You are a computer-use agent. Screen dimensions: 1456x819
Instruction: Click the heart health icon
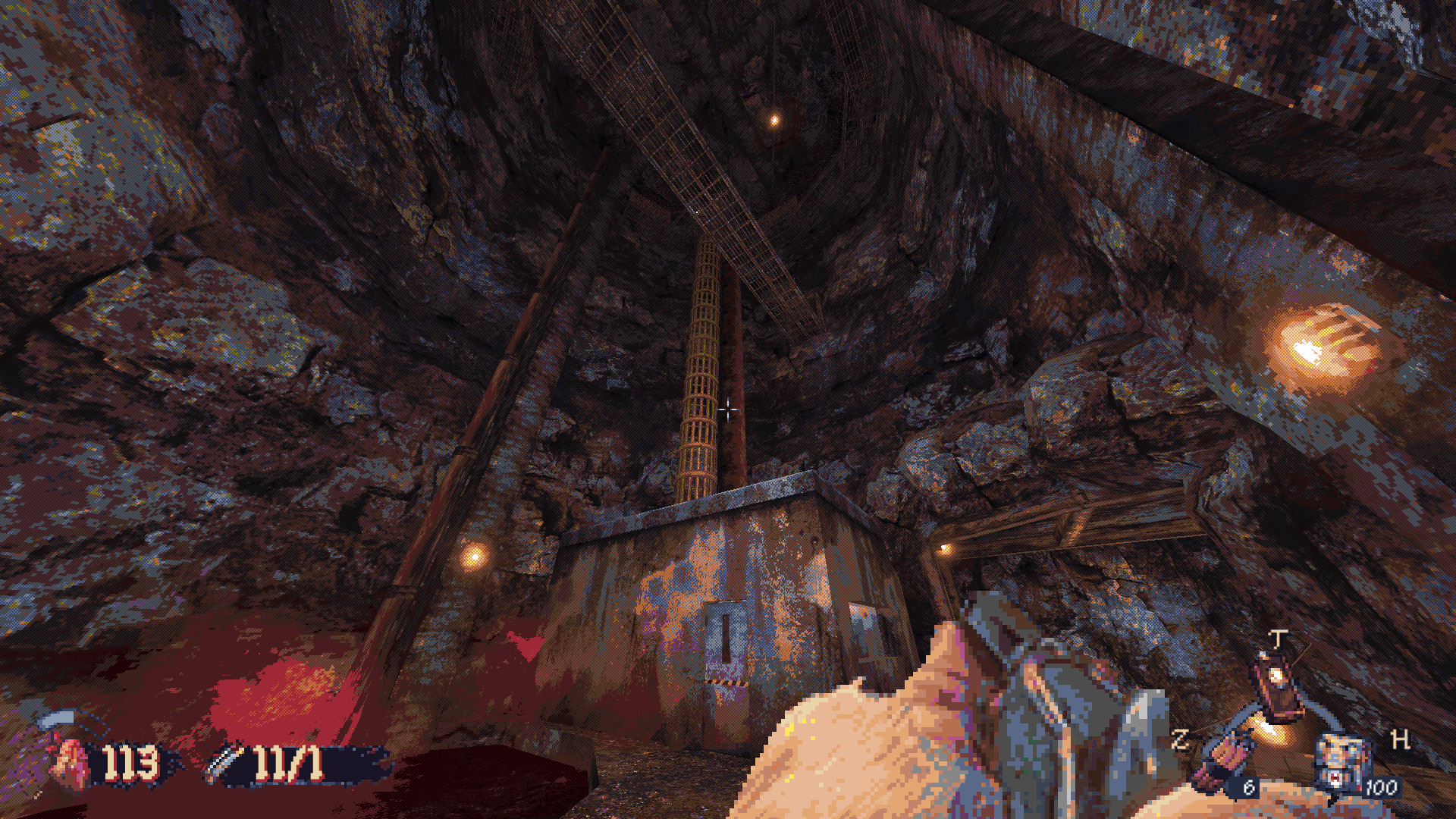(71, 762)
